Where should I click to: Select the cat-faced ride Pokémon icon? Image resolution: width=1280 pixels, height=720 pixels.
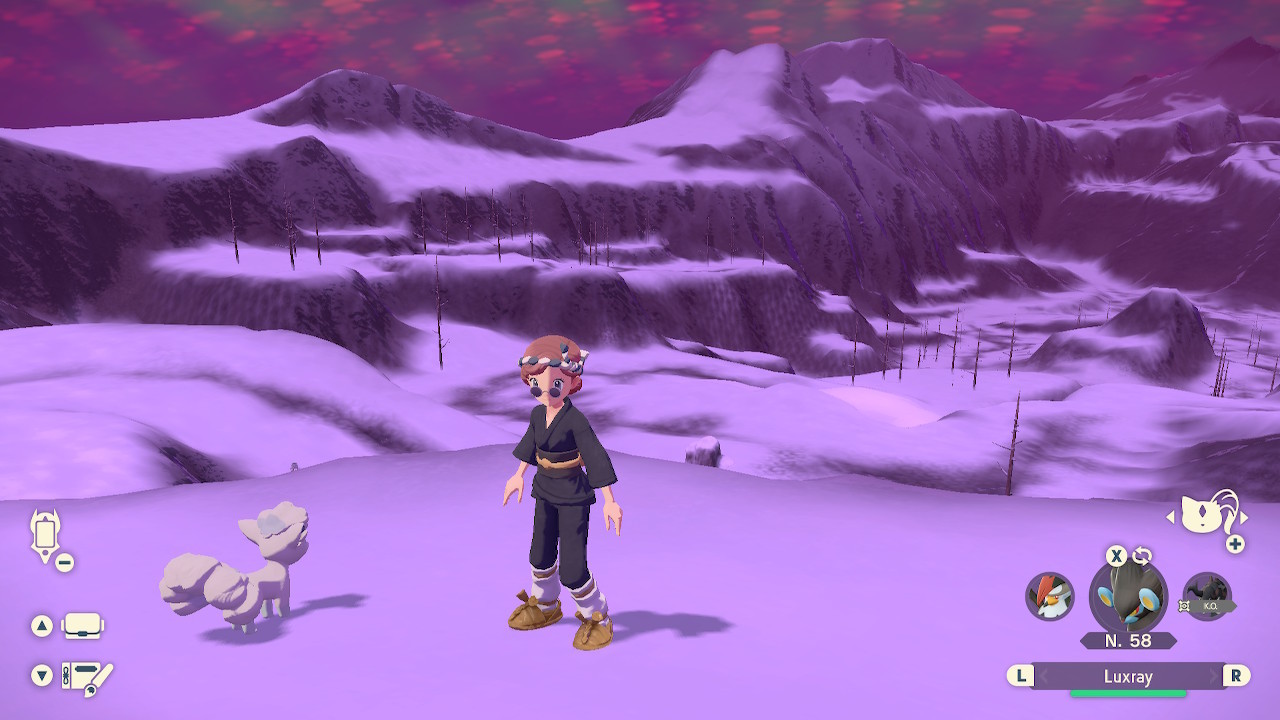tap(1206, 515)
